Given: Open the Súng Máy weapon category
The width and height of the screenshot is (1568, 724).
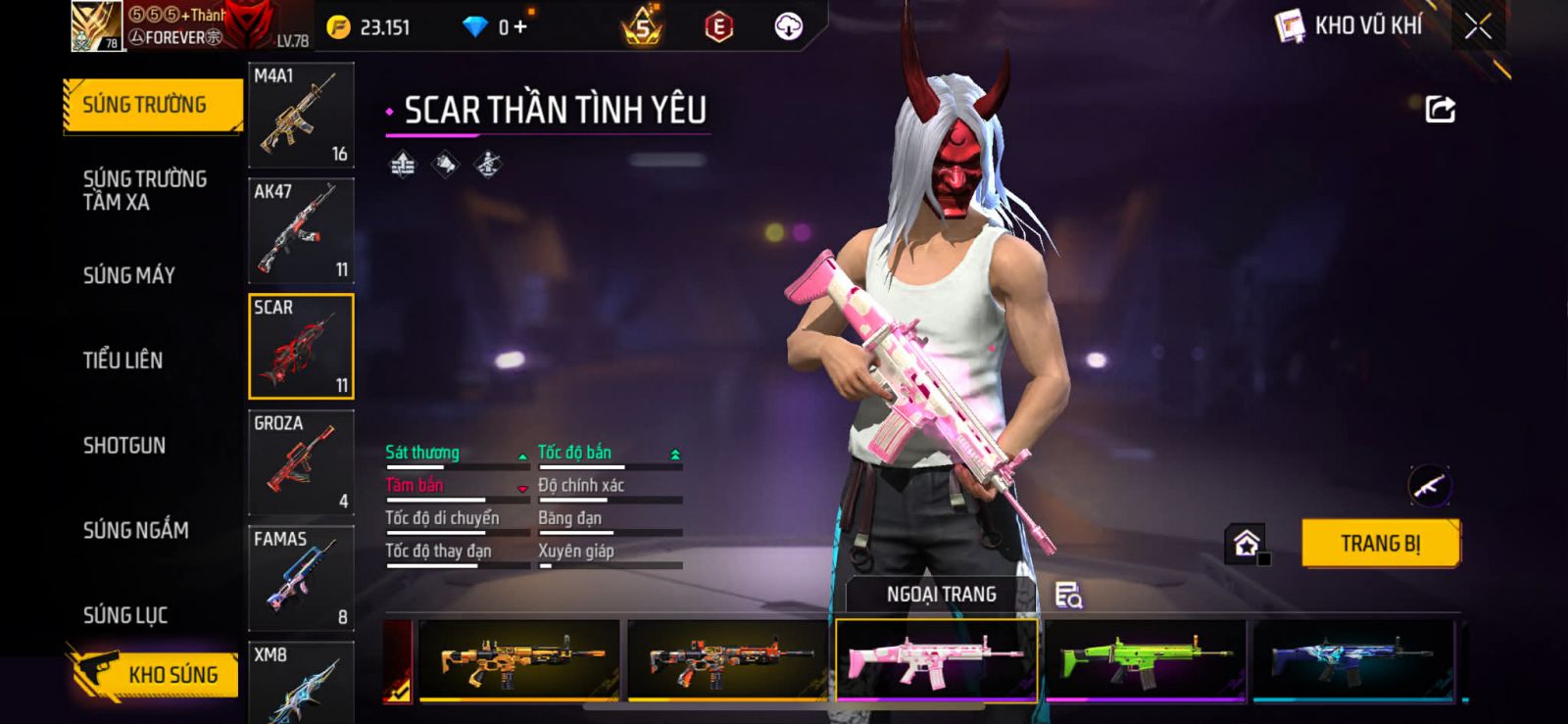Looking at the screenshot, I should [129, 275].
